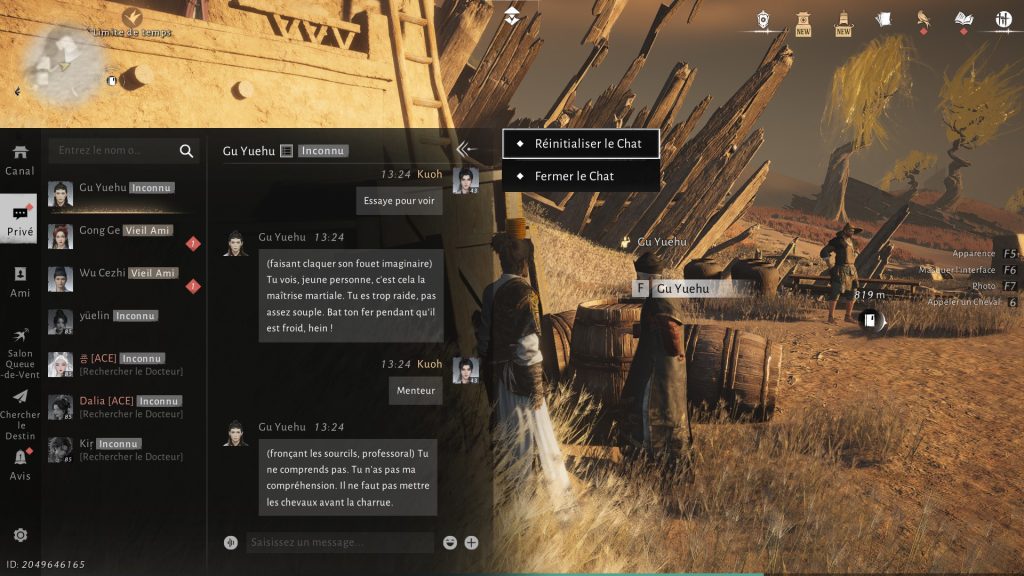Click the contact name search field
Viewport: 1024px width, 576px height.
pos(115,151)
